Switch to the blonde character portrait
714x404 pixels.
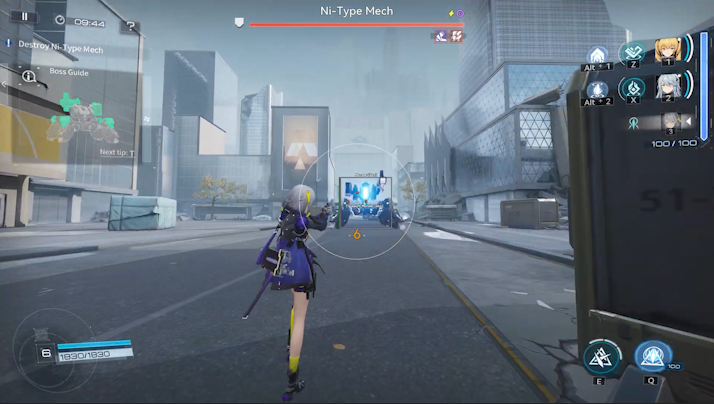click(667, 51)
